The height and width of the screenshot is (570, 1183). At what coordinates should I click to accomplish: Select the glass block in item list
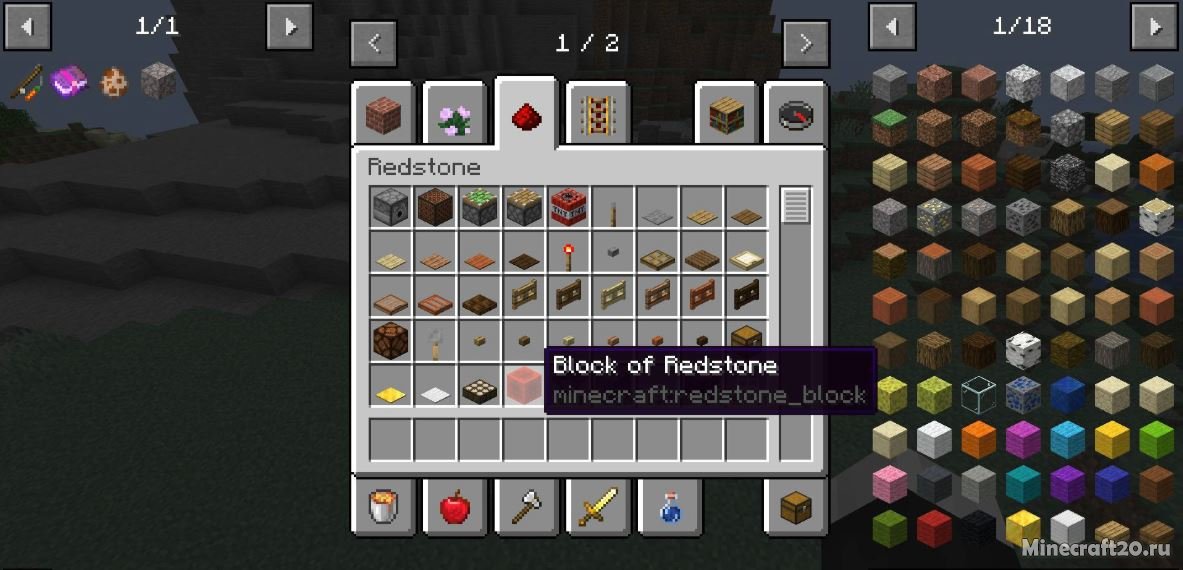coord(978,394)
